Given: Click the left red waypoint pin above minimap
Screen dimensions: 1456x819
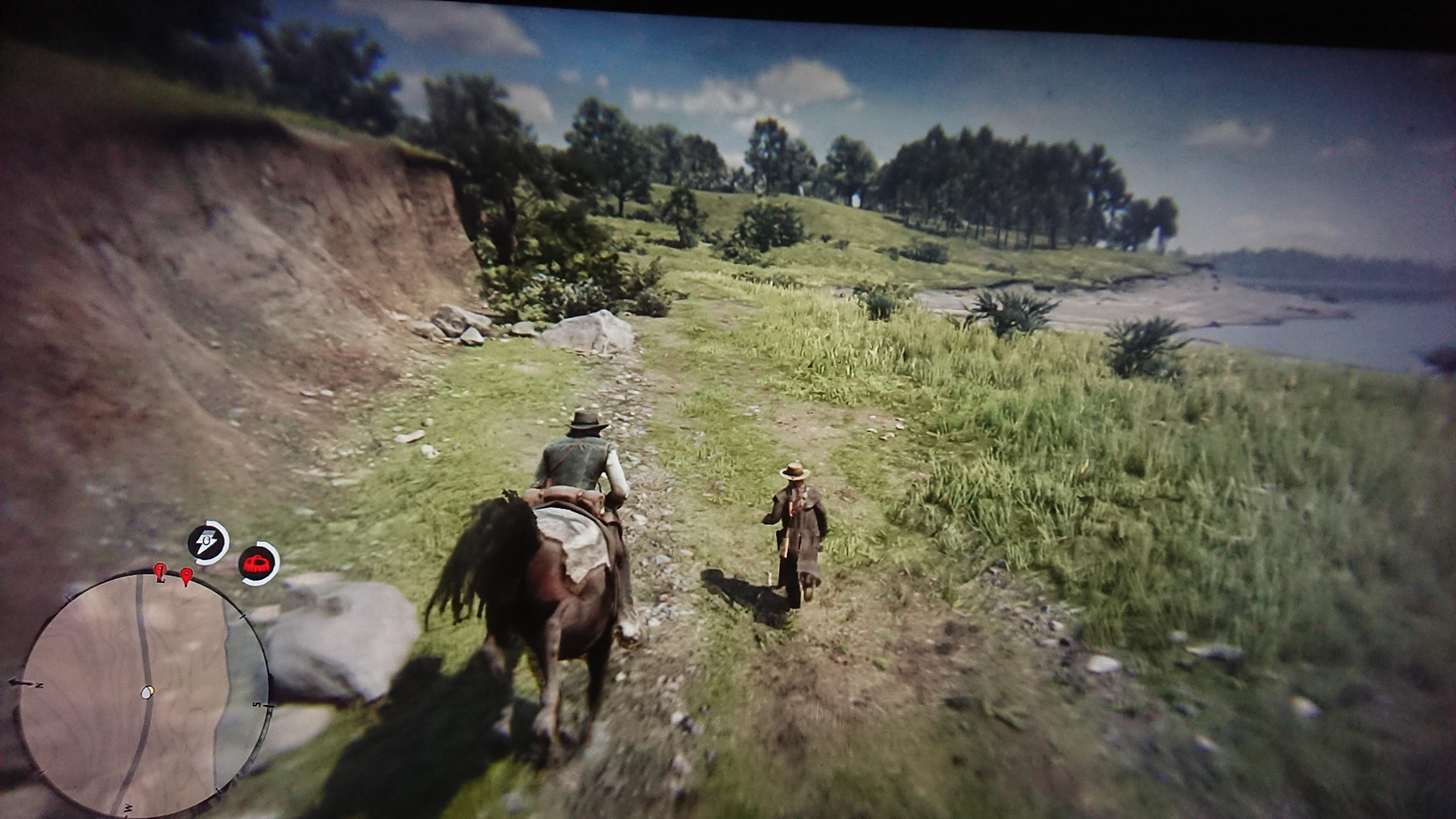Looking at the screenshot, I should click(x=160, y=571).
